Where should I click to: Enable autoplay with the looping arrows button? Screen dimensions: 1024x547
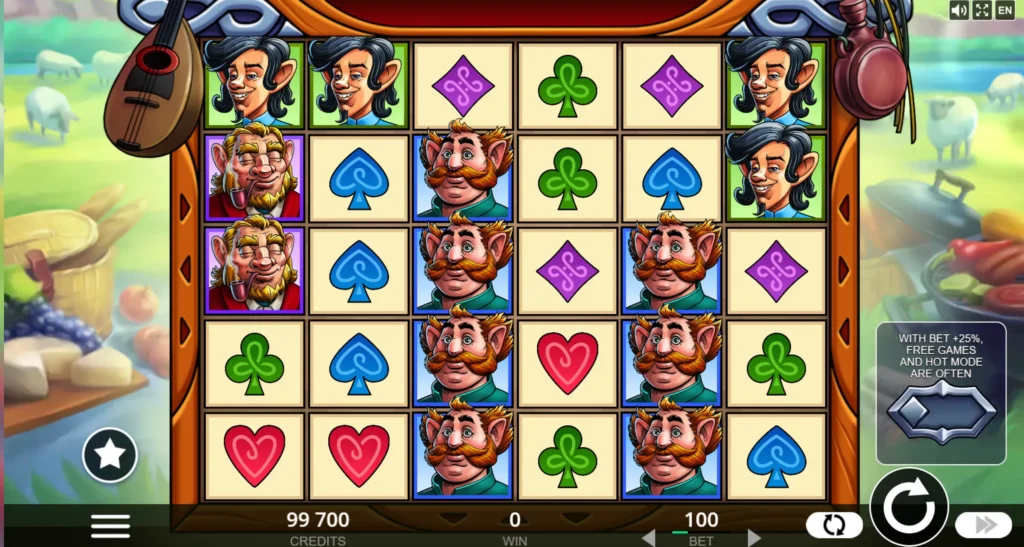833,525
